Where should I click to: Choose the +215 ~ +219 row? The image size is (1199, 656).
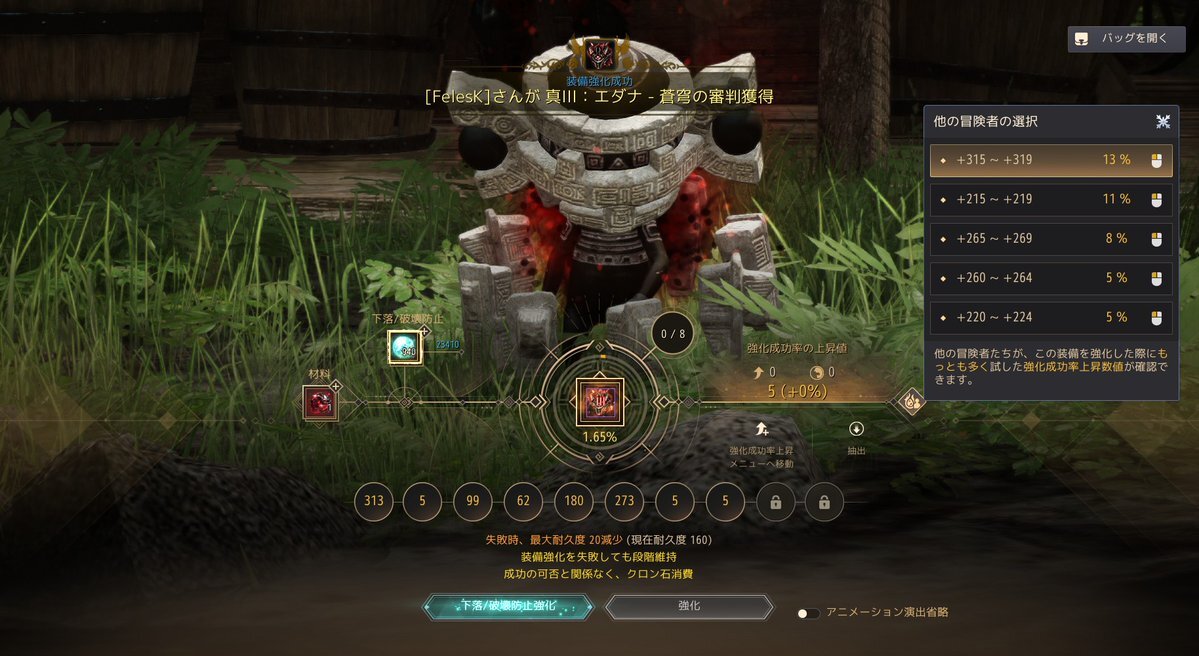1050,199
